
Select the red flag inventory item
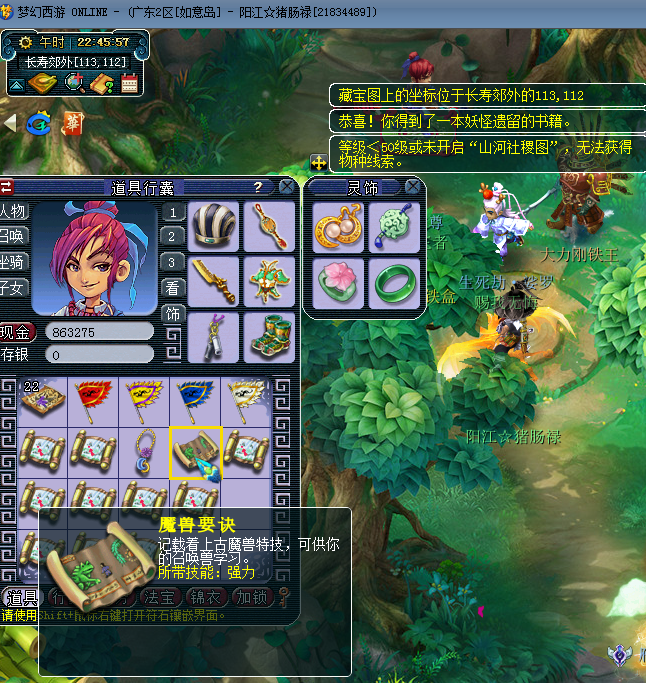click(x=93, y=399)
